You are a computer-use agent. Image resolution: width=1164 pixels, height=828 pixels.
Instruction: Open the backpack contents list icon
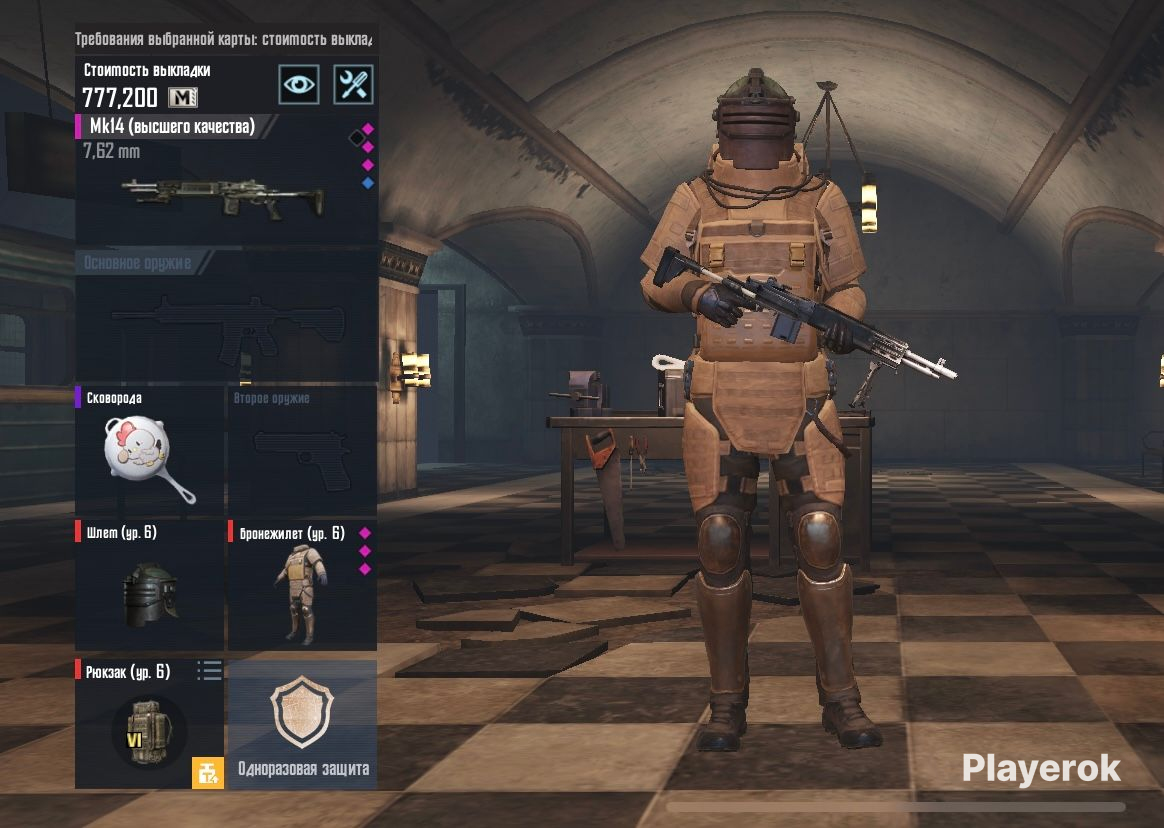click(x=209, y=671)
